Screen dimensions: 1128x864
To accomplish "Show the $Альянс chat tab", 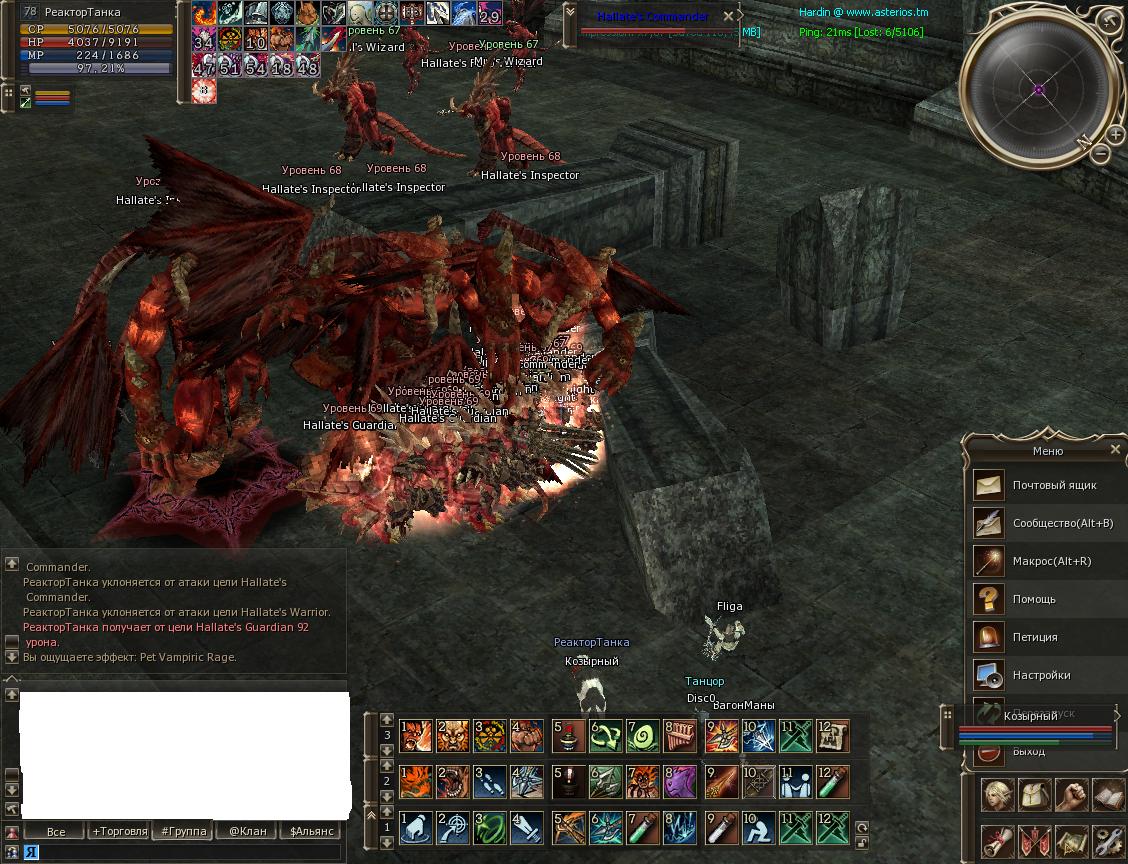I will point(310,831).
